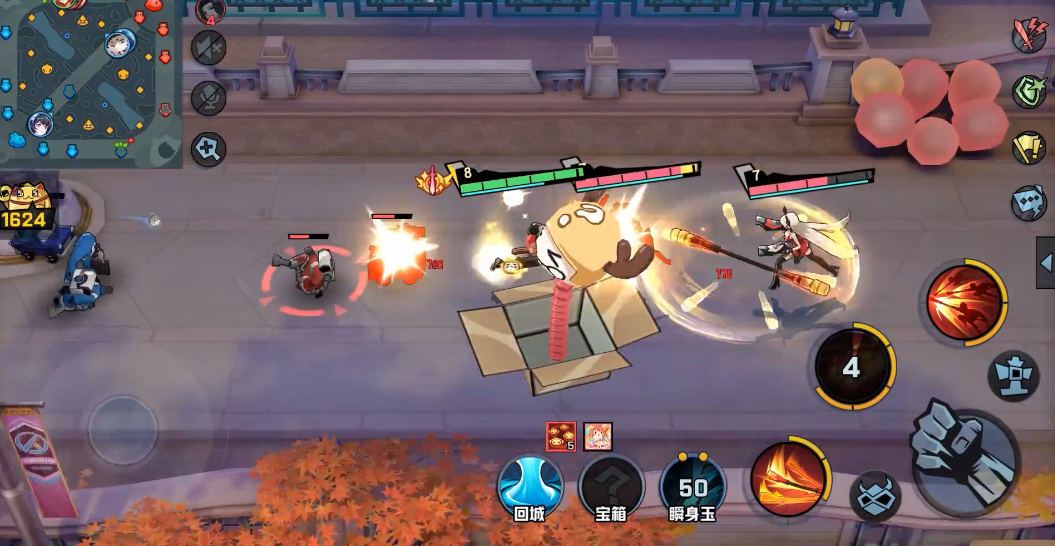The width and height of the screenshot is (1055, 546).
Task: Activate the red multi-figure strike skill
Action: click(x=963, y=302)
